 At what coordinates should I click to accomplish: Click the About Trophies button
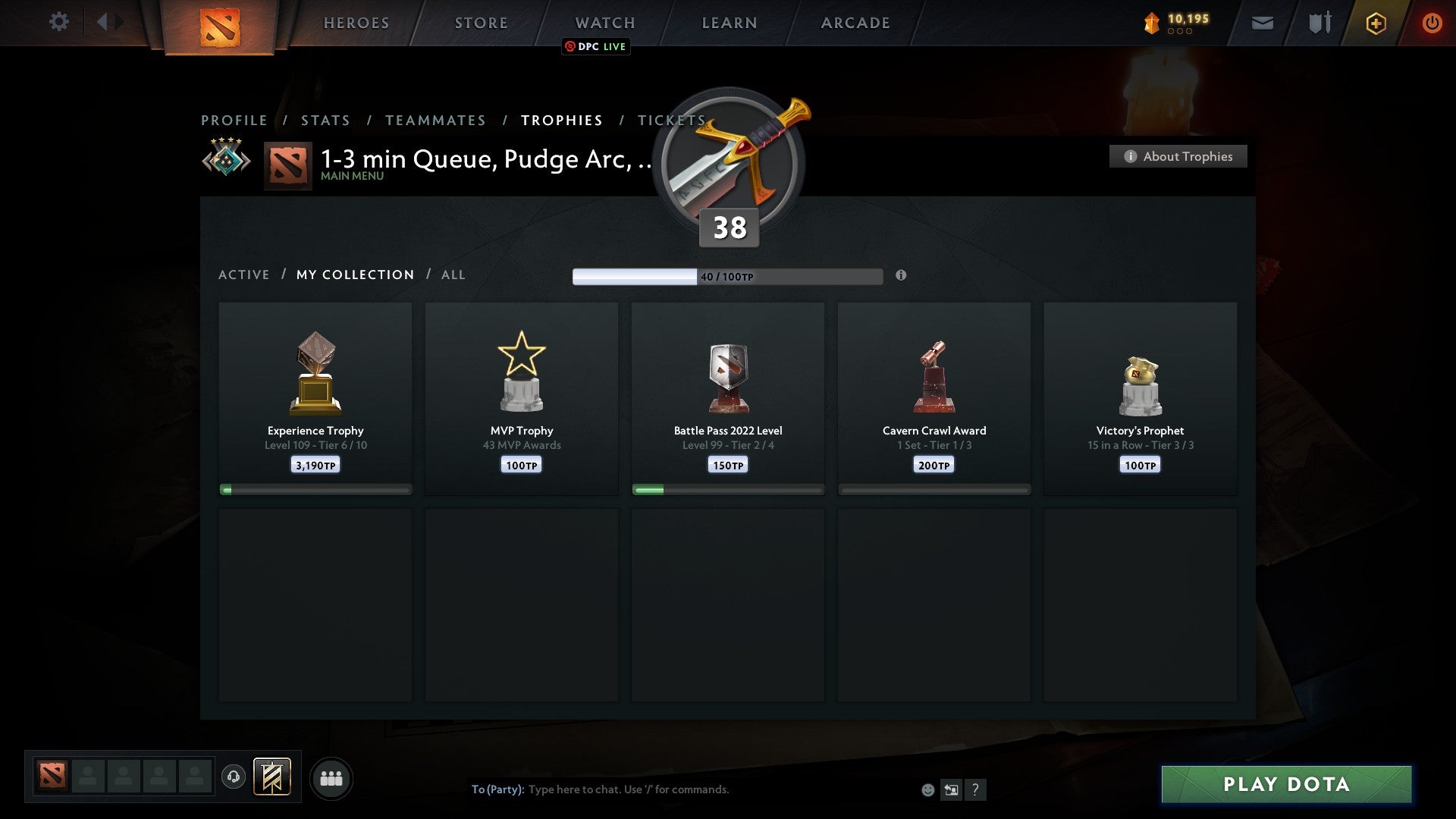pyautogui.click(x=1178, y=156)
